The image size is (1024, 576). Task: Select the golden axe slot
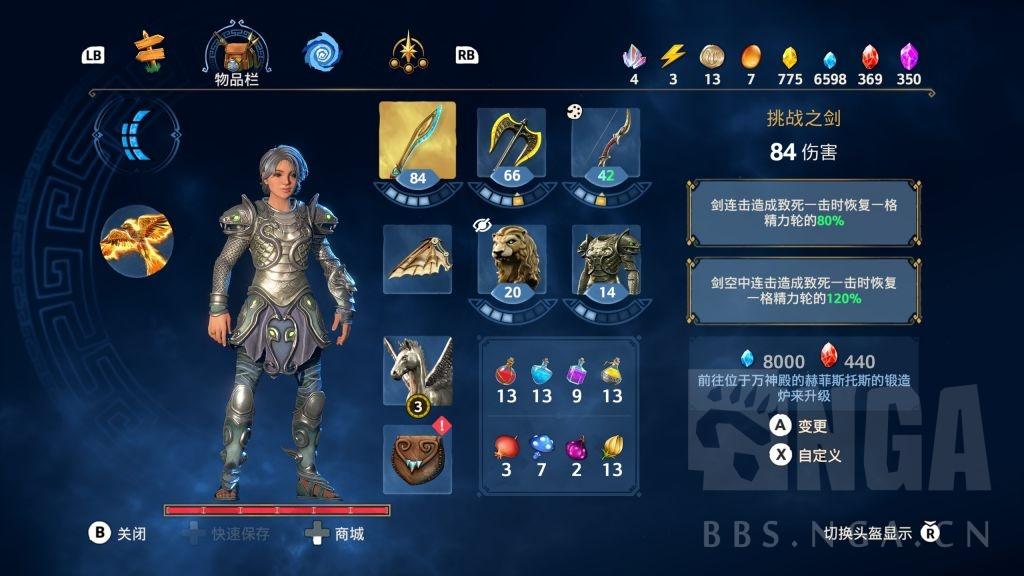point(512,142)
